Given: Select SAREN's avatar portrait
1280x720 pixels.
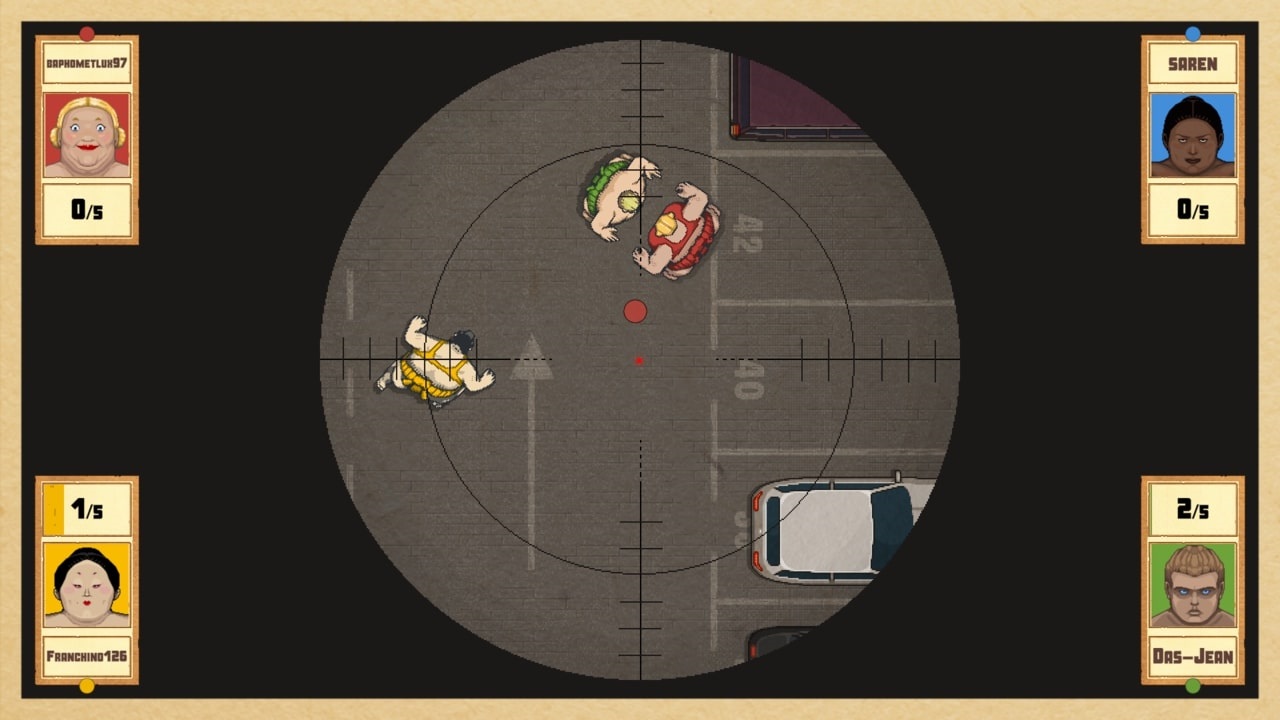Looking at the screenshot, I should 1192,138.
